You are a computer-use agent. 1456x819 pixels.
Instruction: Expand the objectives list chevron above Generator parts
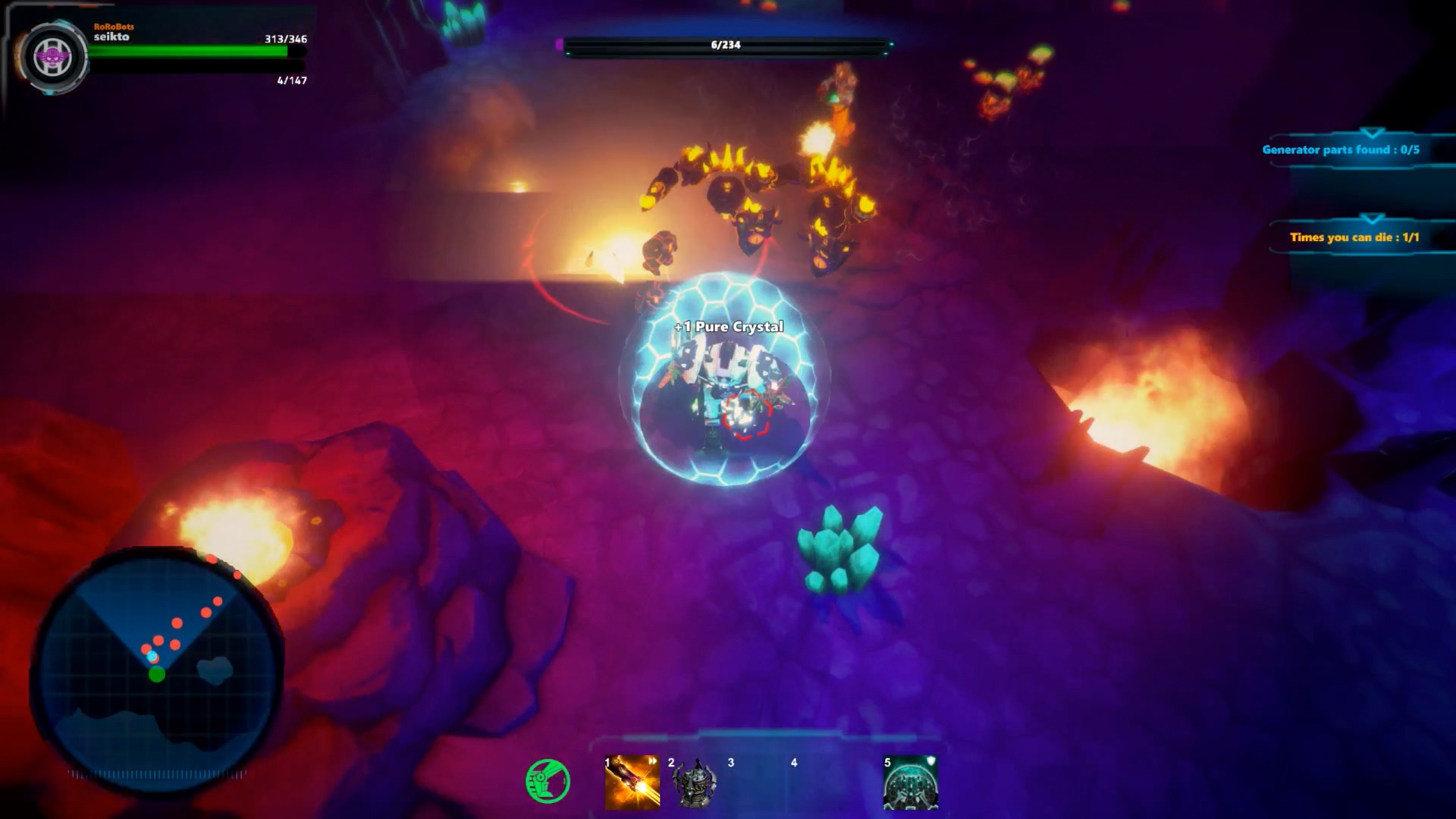(1370, 132)
